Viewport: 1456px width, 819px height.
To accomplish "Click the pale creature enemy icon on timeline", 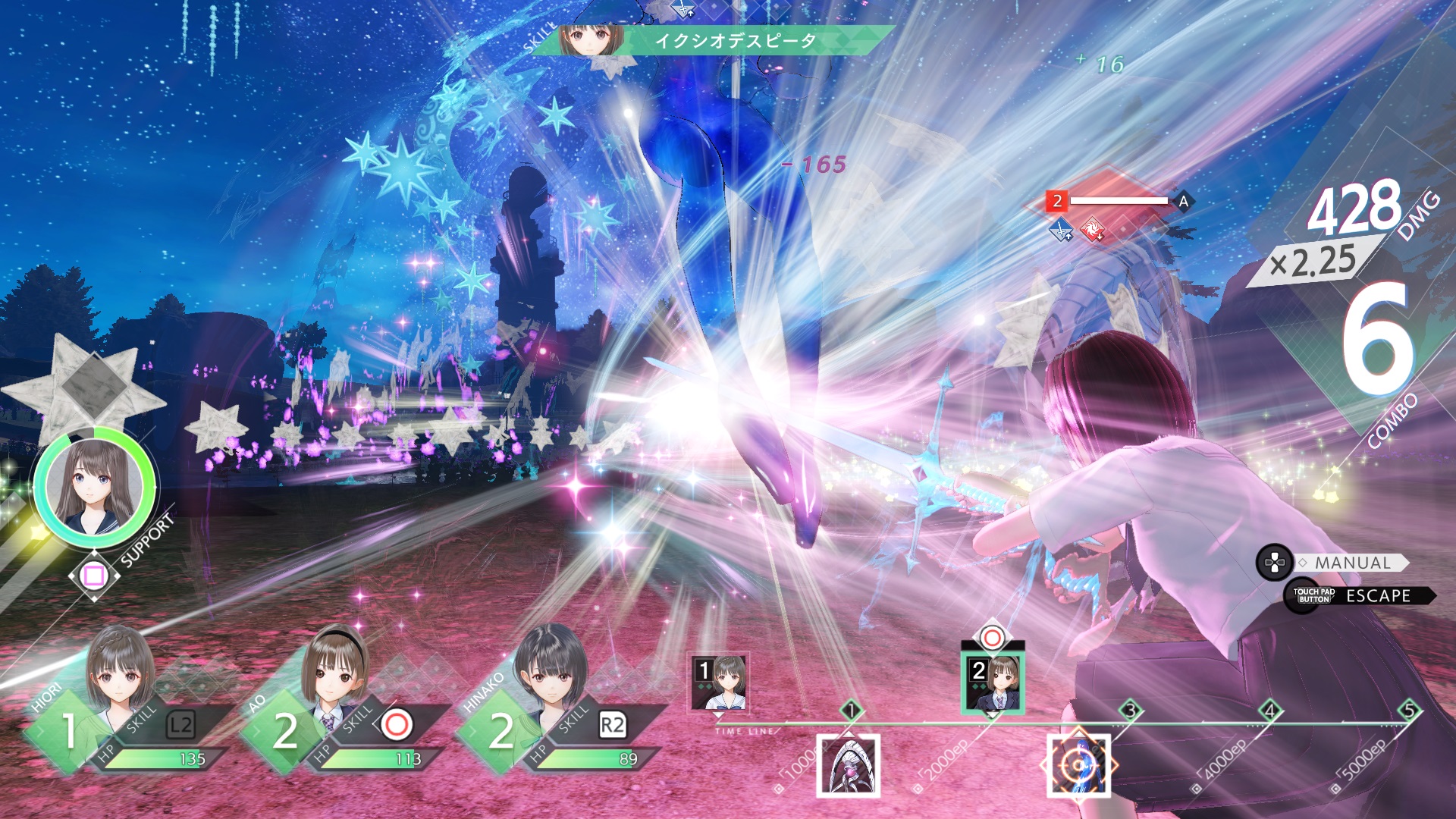I will coord(848,766).
